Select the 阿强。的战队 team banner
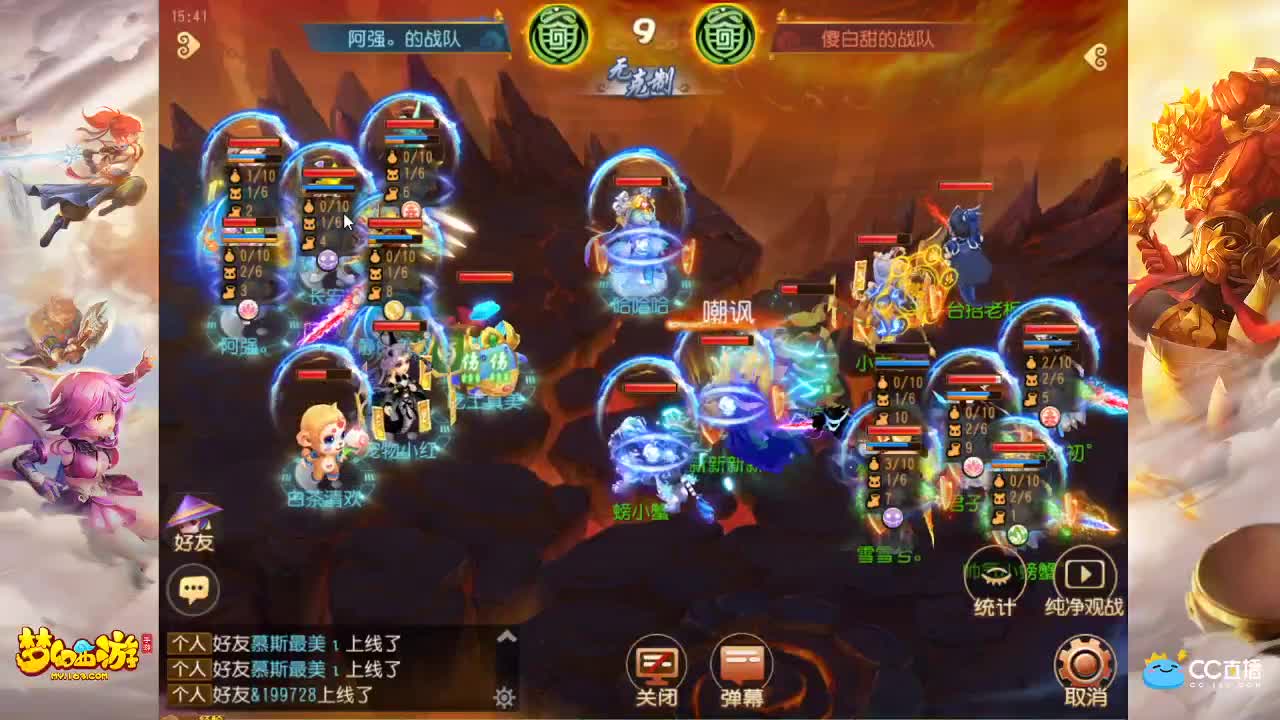 click(403, 35)
